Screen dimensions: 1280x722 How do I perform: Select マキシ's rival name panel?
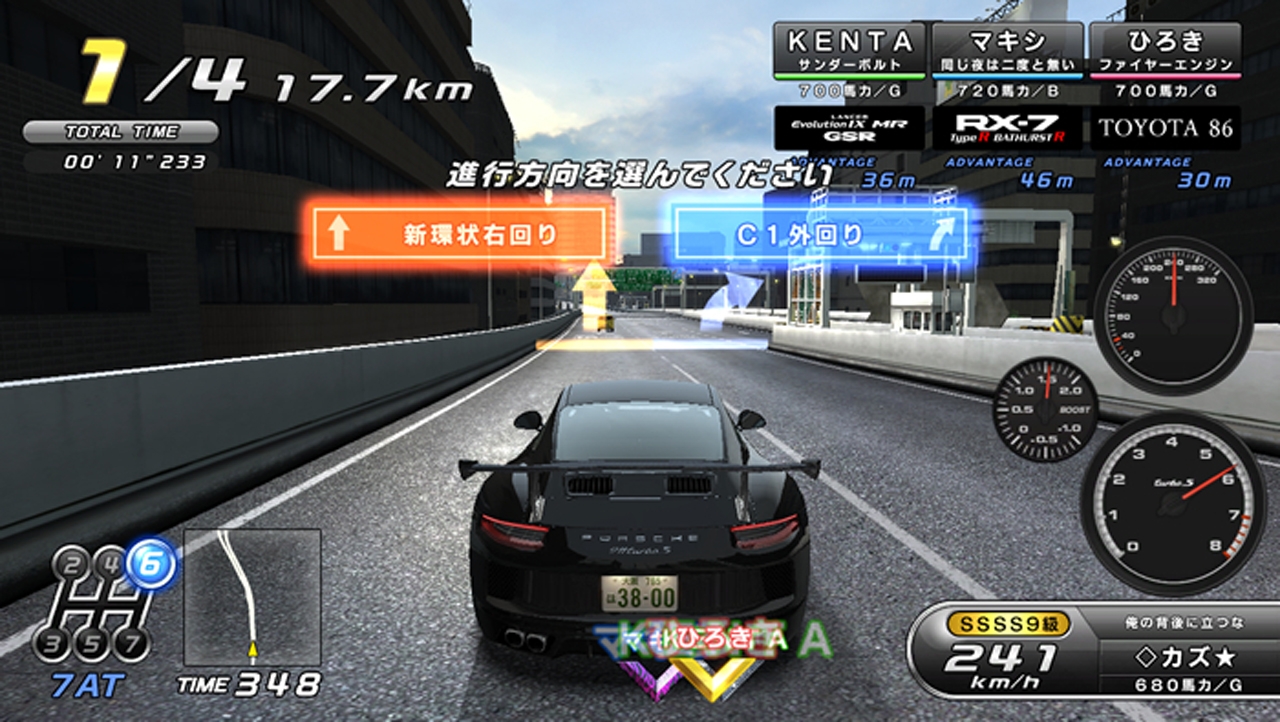point(1007,50)
